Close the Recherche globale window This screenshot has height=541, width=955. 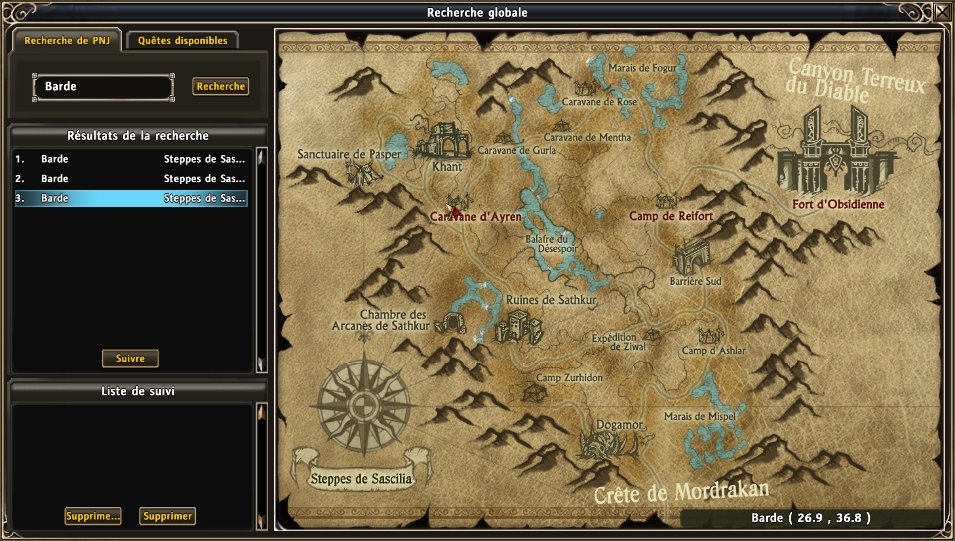pos(942,13)
